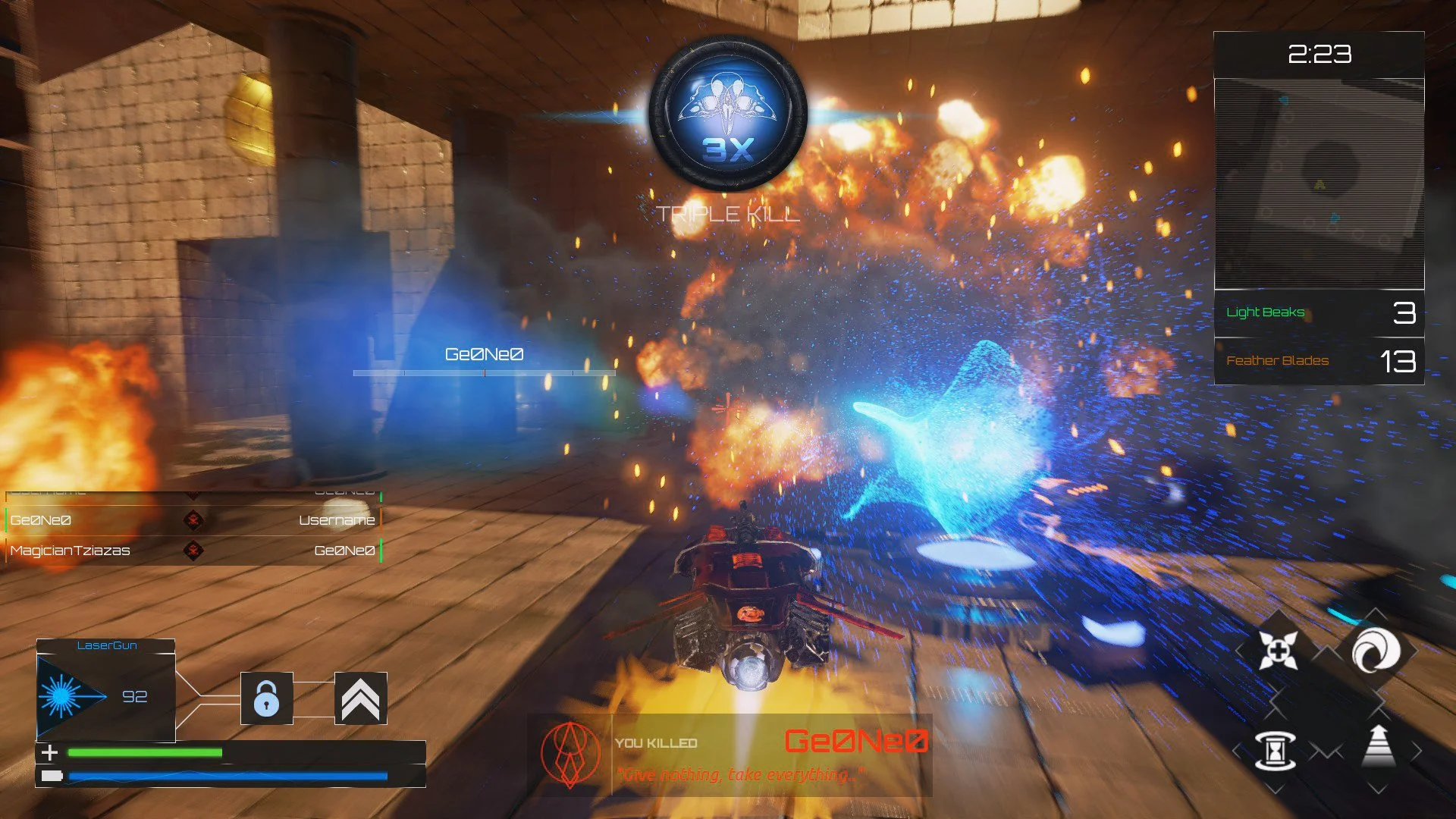The width and height of the screenshot is (1456, 819).
Task: Click the red faction emblem in kill banner
Action: 570,755
